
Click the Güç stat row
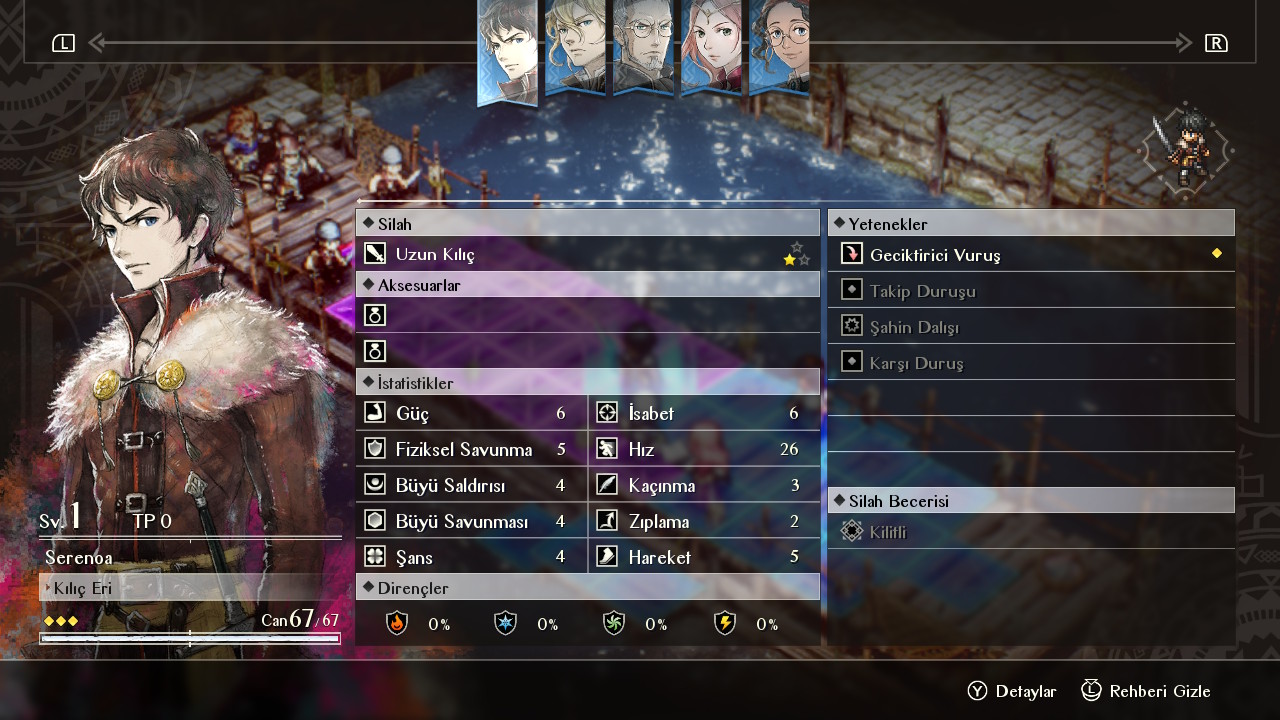(471, 413)
